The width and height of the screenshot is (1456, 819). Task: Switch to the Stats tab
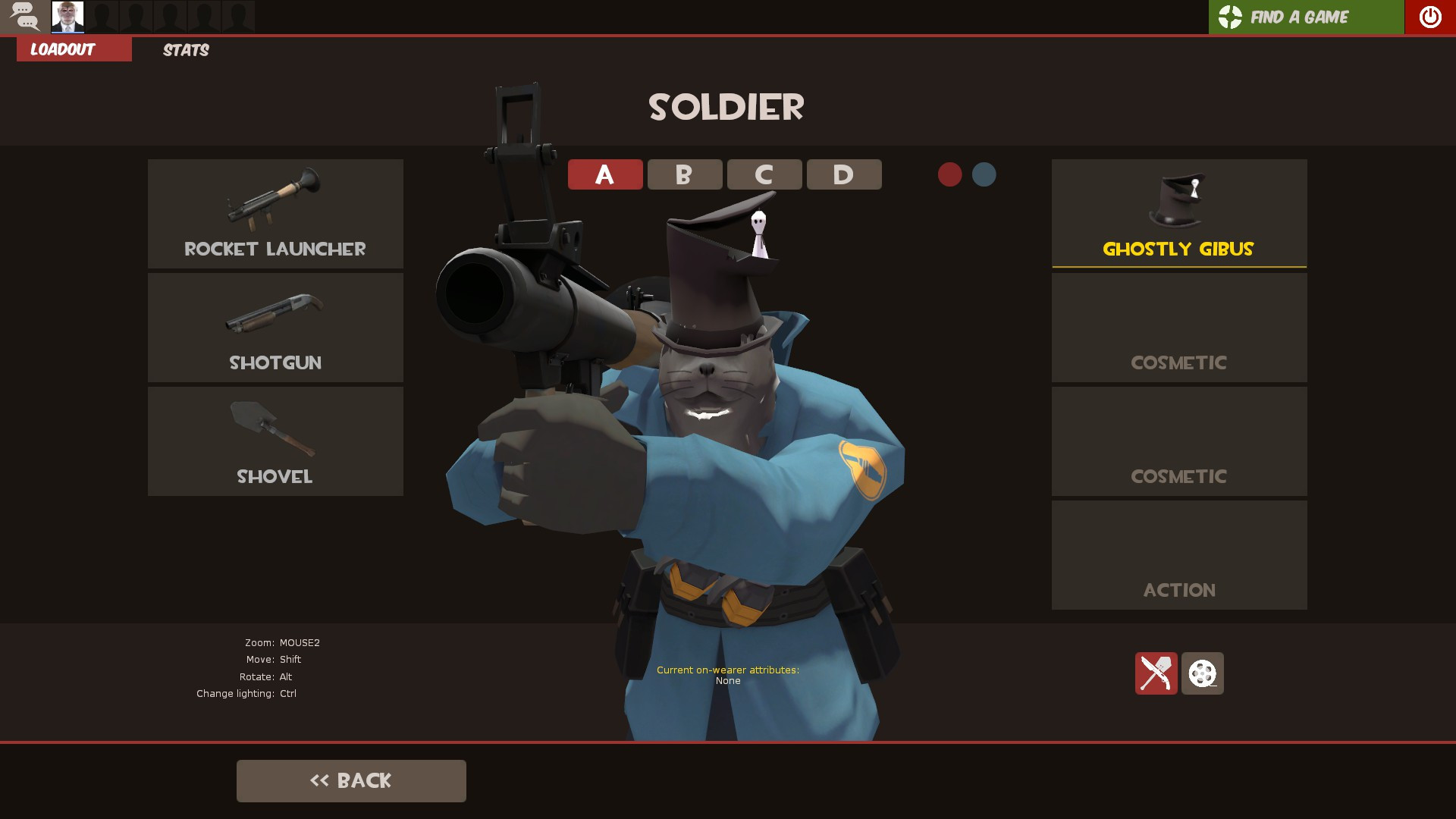coord(184,50)
